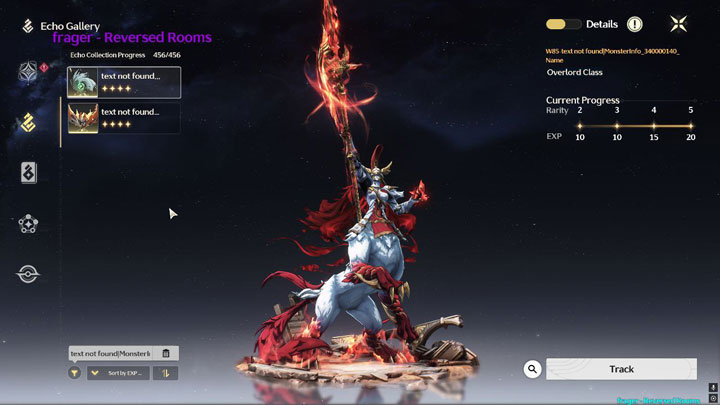Select the second echo entry with orange portrait
Viewport: 720px width, 405px height.
click(x=124, y=118)
